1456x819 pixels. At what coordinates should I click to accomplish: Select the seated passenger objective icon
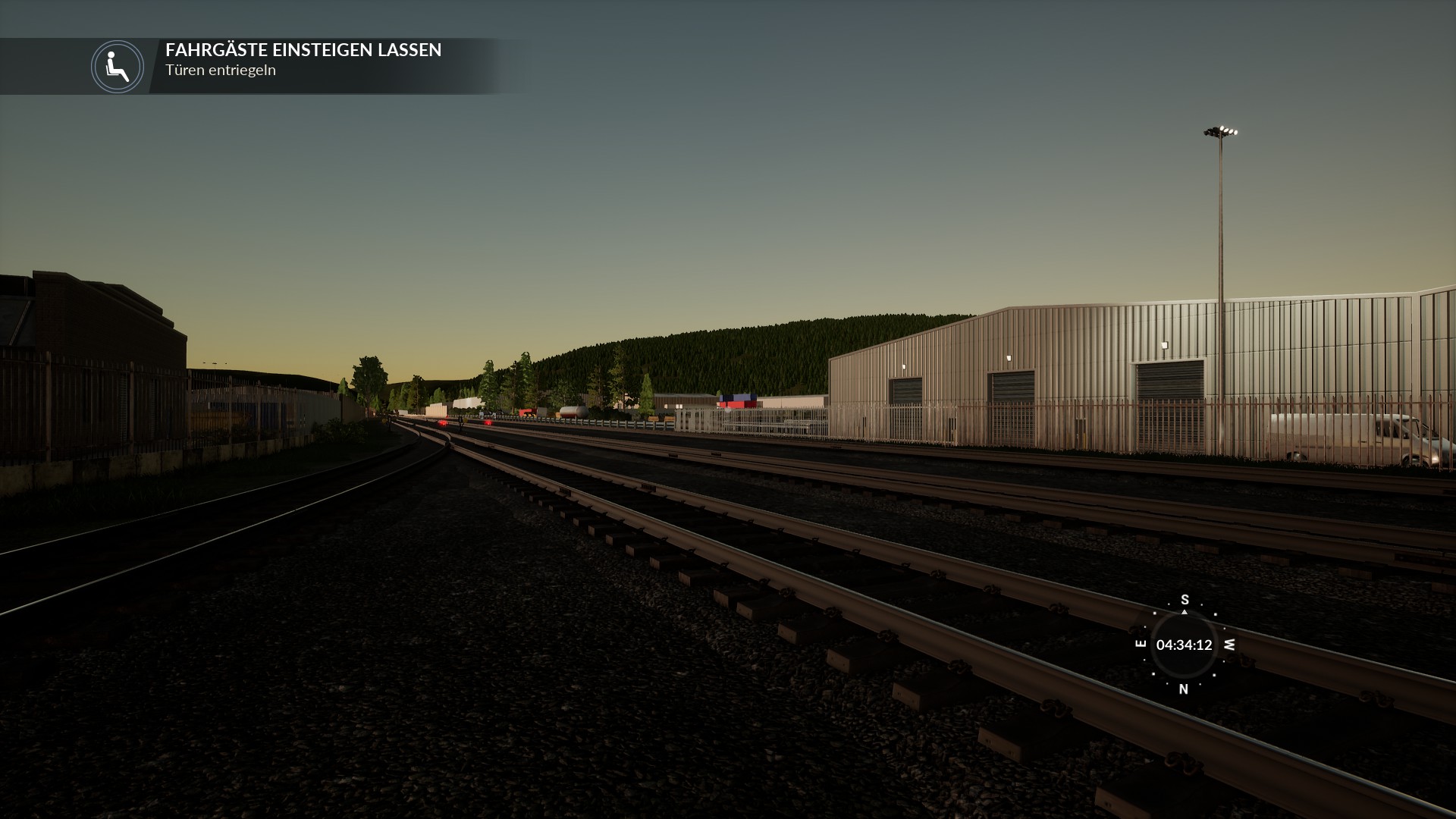(x=118, y=67)
